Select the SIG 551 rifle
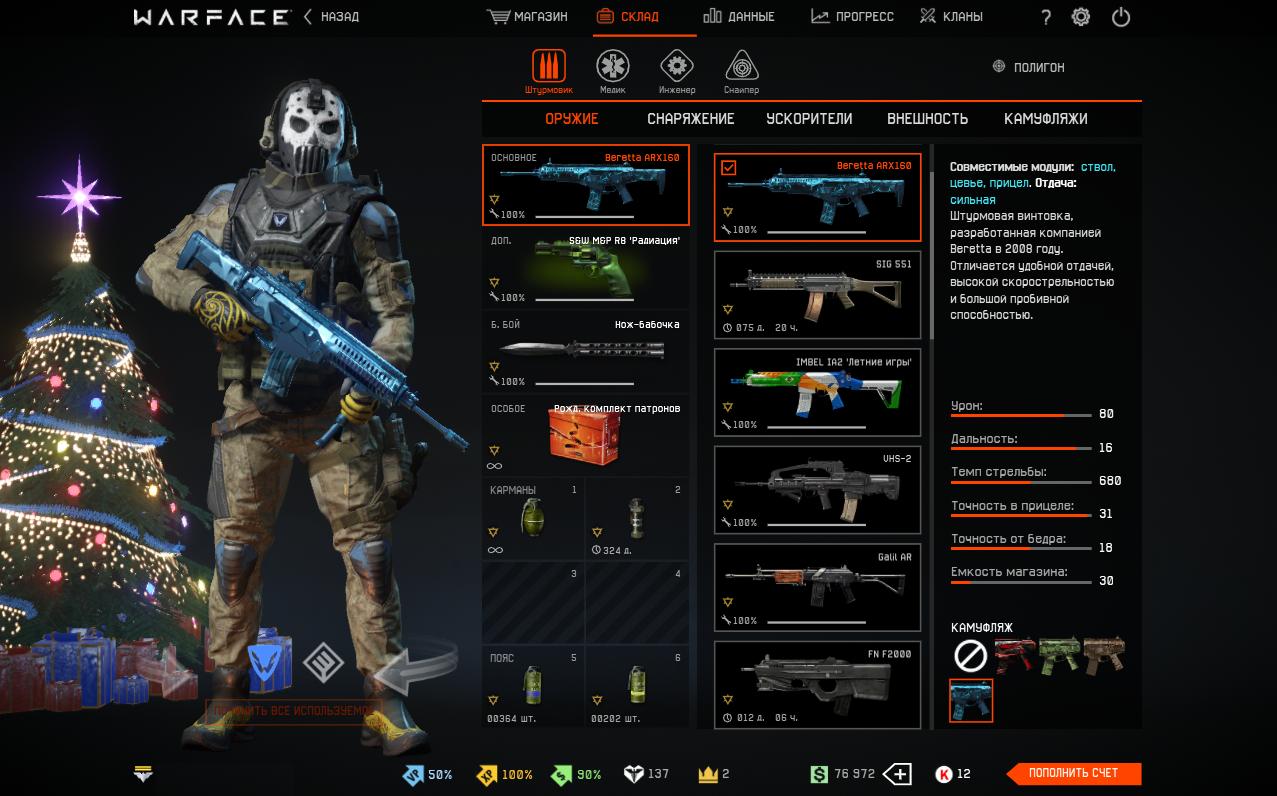This screenshot has width=1277, height=796. 817,295
